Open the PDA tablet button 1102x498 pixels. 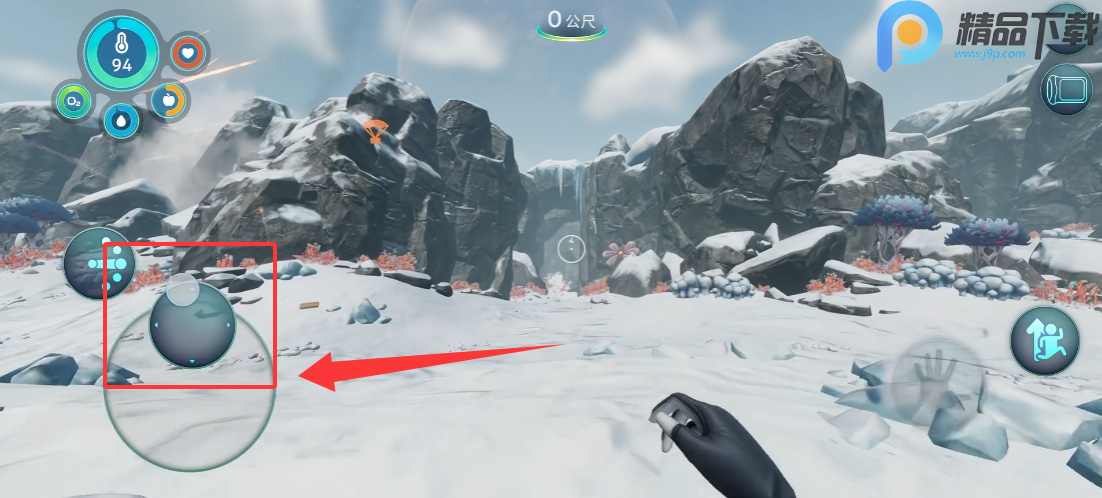pos(1065,89)
